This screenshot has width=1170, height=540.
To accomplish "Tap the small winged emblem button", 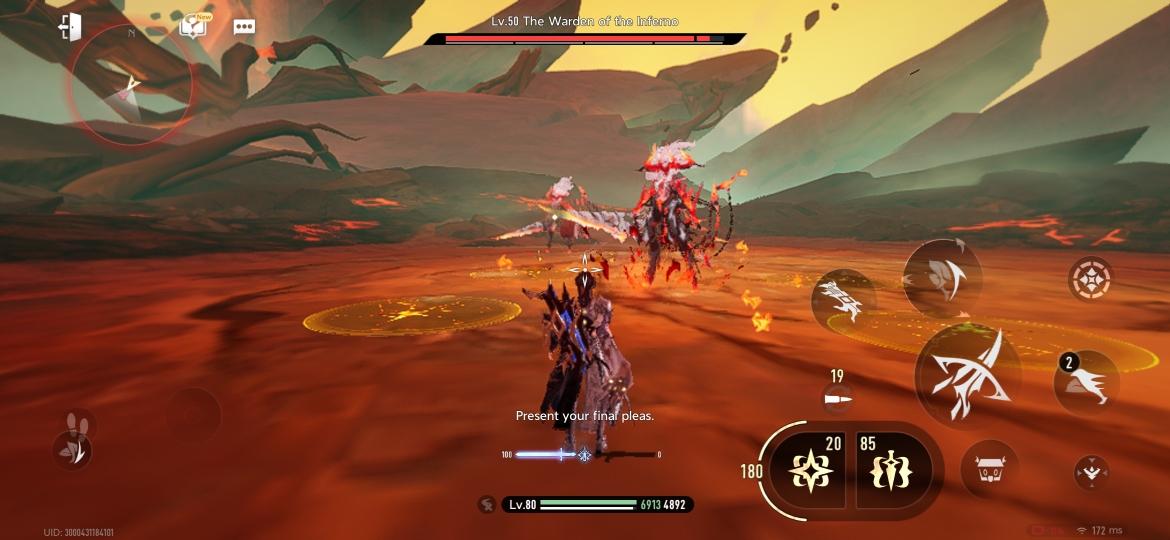I will [1090, 471].
